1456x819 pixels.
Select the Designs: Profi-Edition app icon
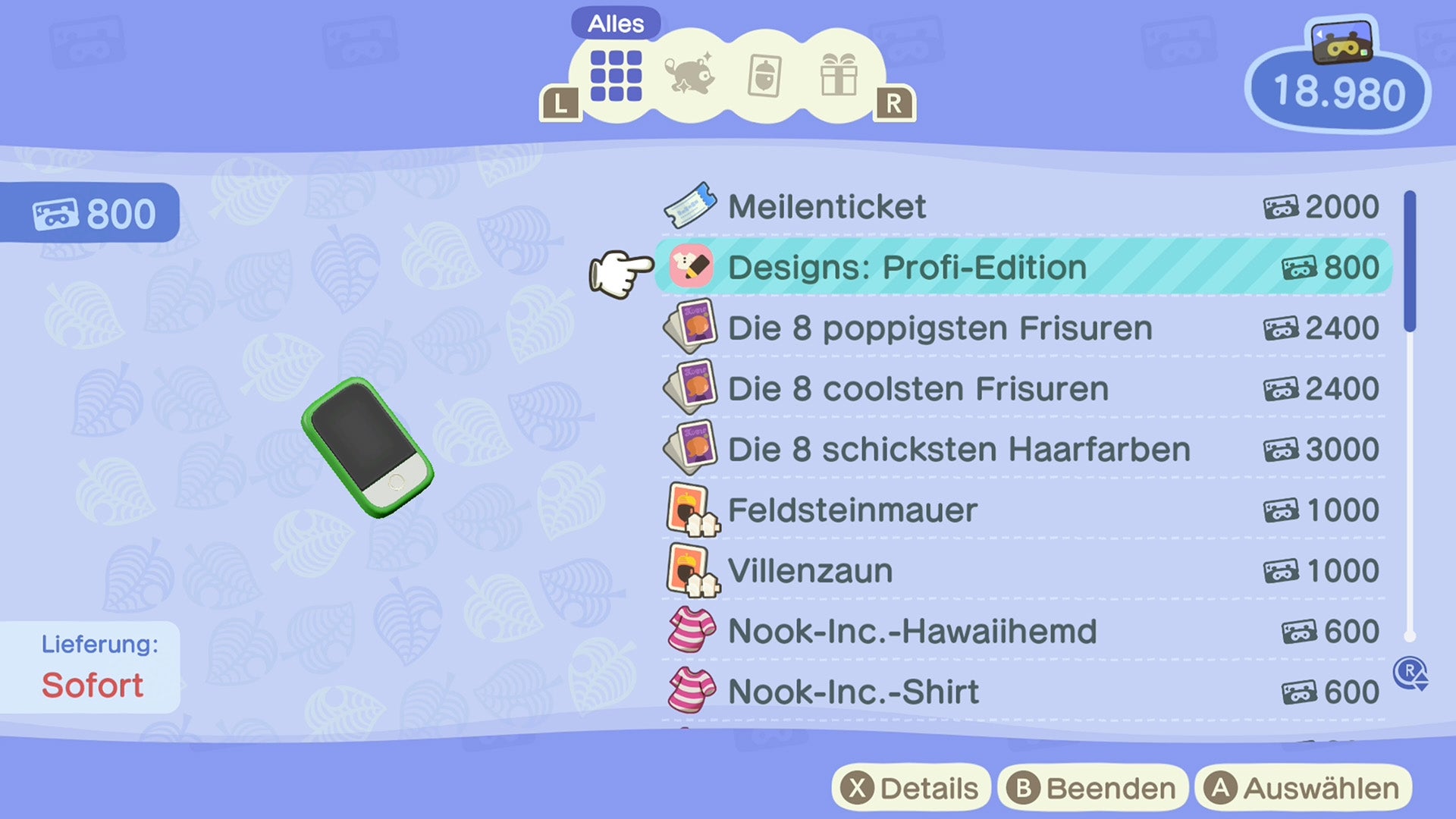click(x=691, y=268)
